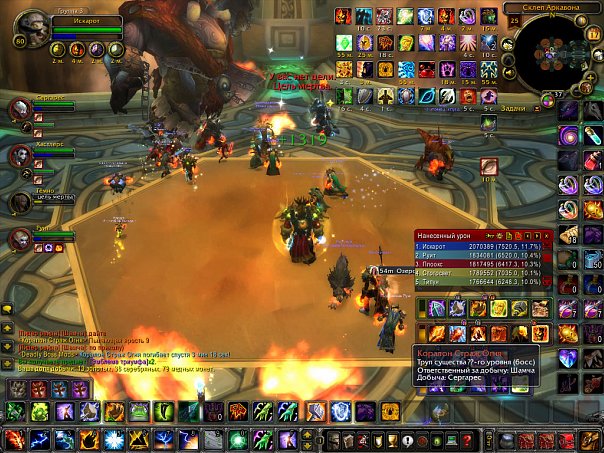This screenshot has height=453, width=604.
Task: Click the green nature buff under the buff rows
Action: (488, 121)
